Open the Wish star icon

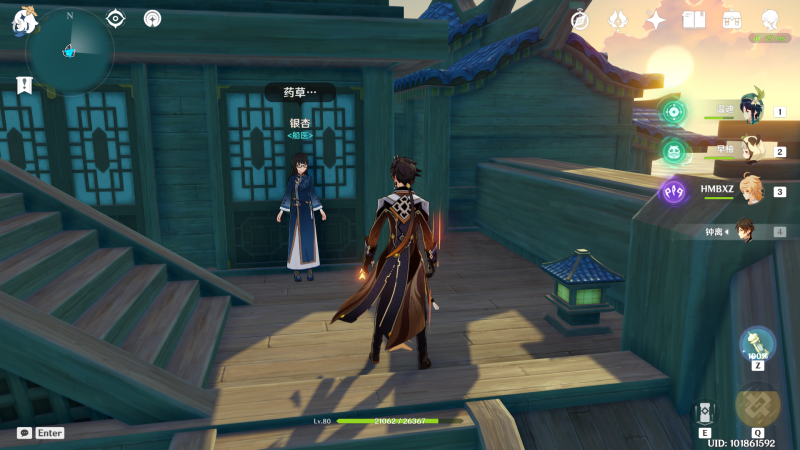pyautogui.click(x=656, y=19)
